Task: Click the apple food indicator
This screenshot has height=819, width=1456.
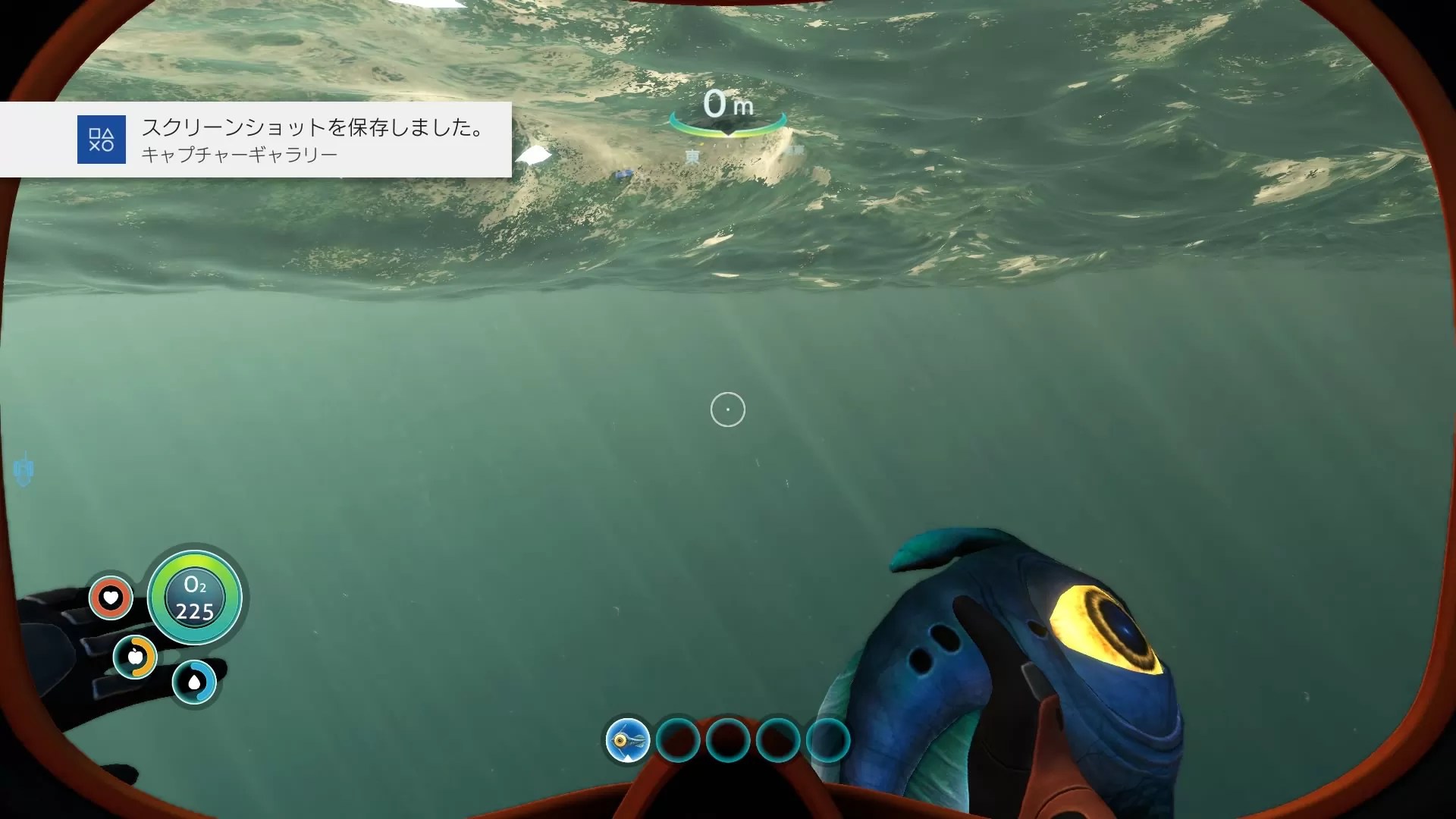Action: pyautogui.click(x=136, y=657)
